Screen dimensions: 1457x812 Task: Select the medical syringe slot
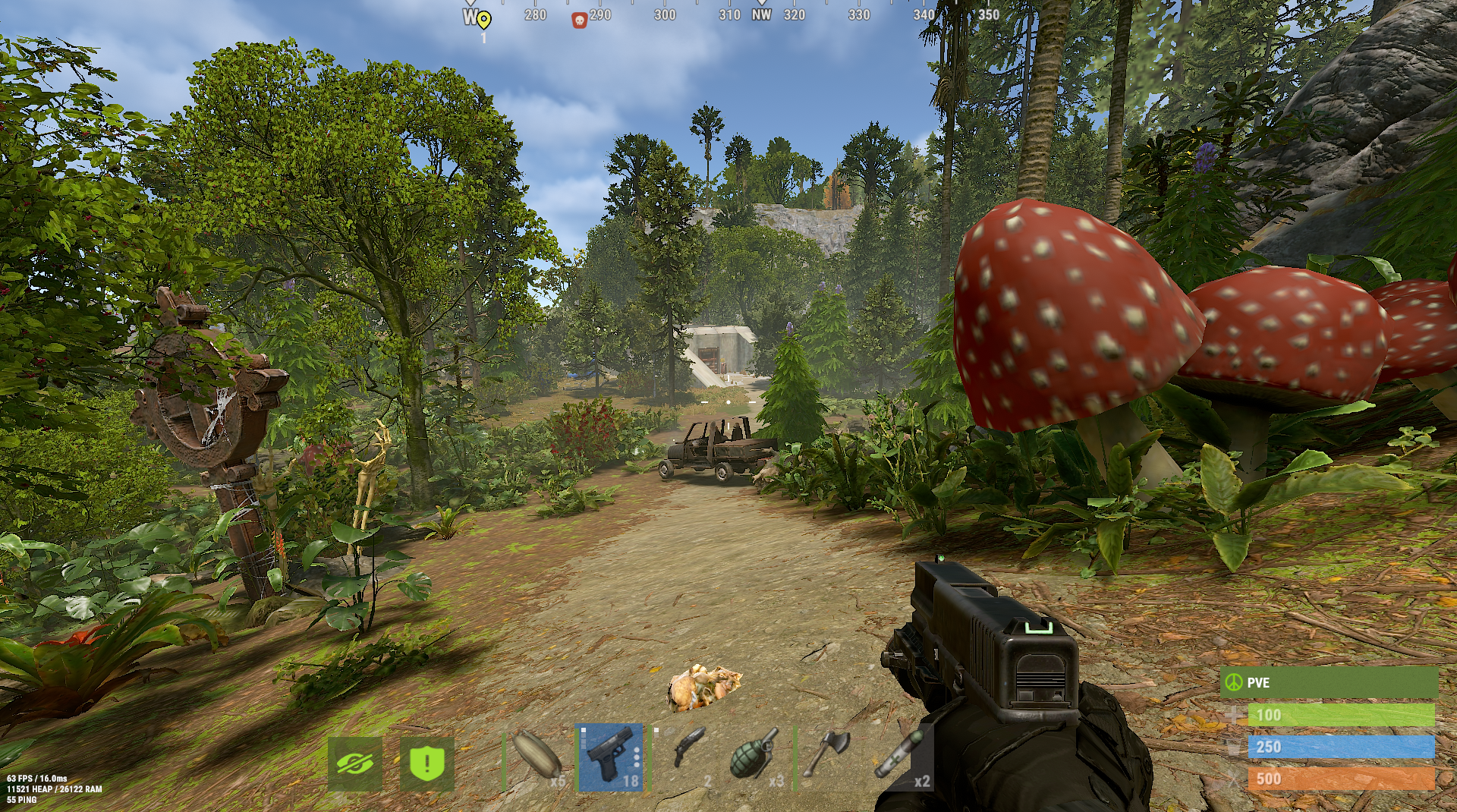(x=900, y=757)
